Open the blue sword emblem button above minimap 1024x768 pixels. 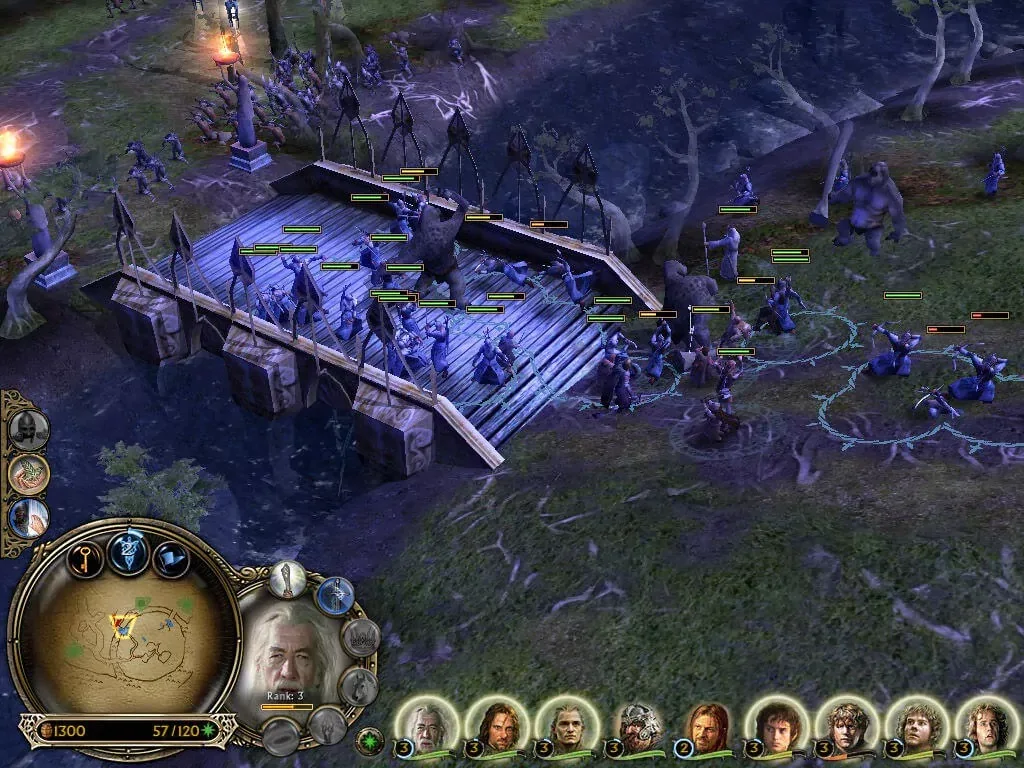(129, 552)
